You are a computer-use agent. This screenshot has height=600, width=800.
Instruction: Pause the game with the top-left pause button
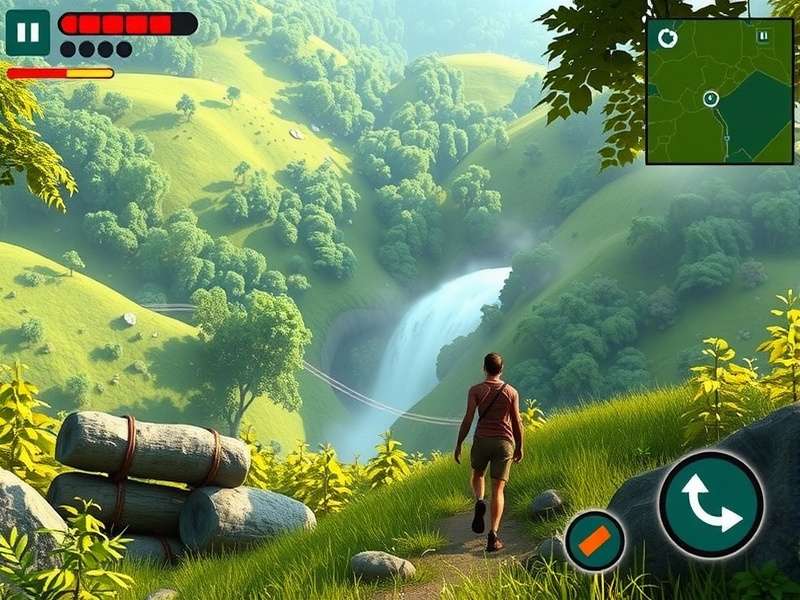[x=28, y=32]
